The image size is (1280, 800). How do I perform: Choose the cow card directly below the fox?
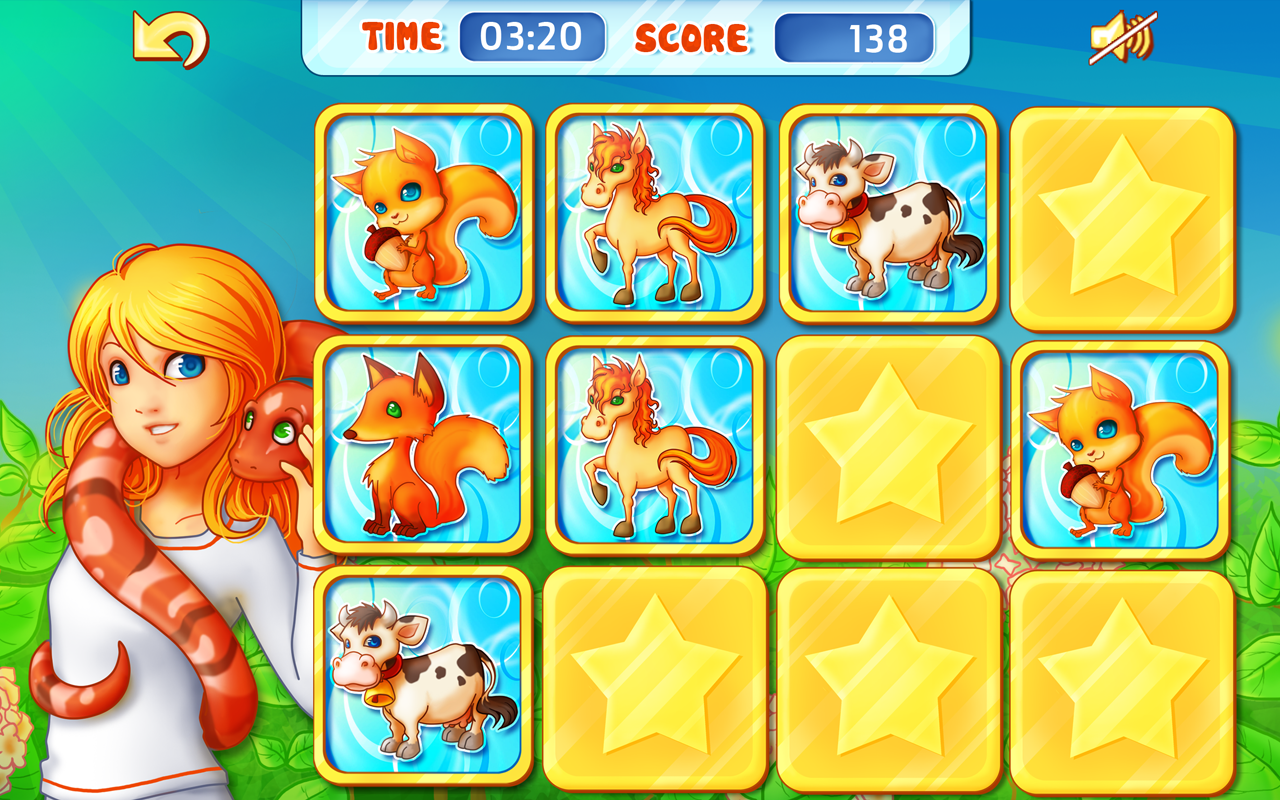(x=423, y=676)
